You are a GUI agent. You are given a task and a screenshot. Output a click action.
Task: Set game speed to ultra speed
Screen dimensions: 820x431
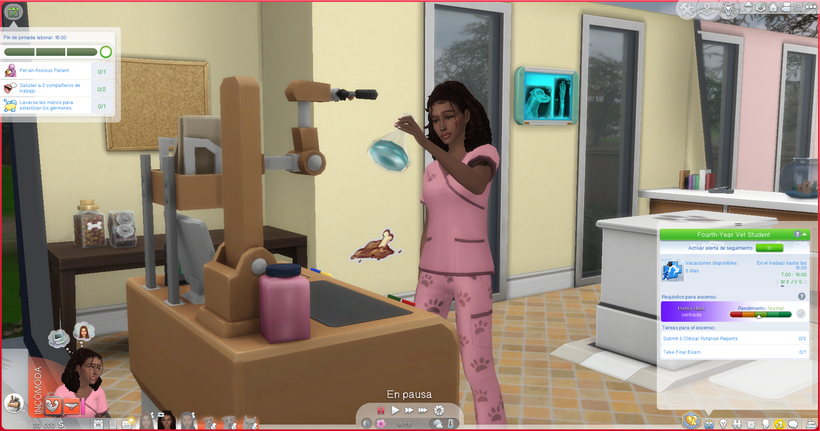(423, 410)
